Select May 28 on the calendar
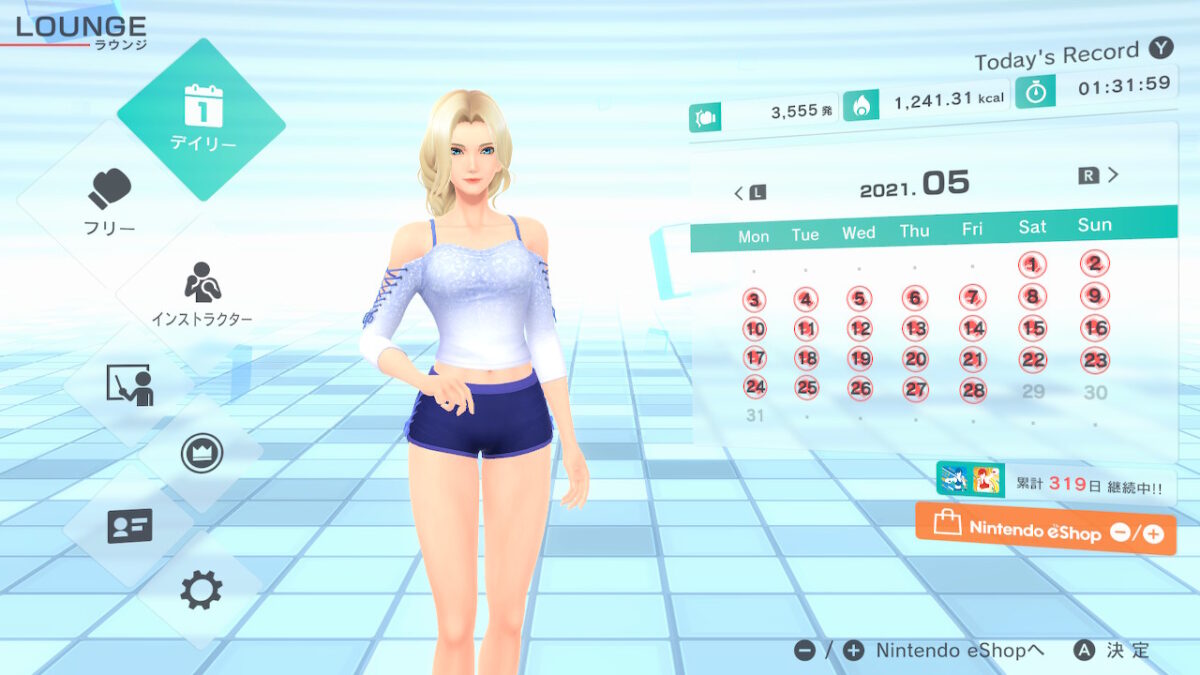 (973, 390)
